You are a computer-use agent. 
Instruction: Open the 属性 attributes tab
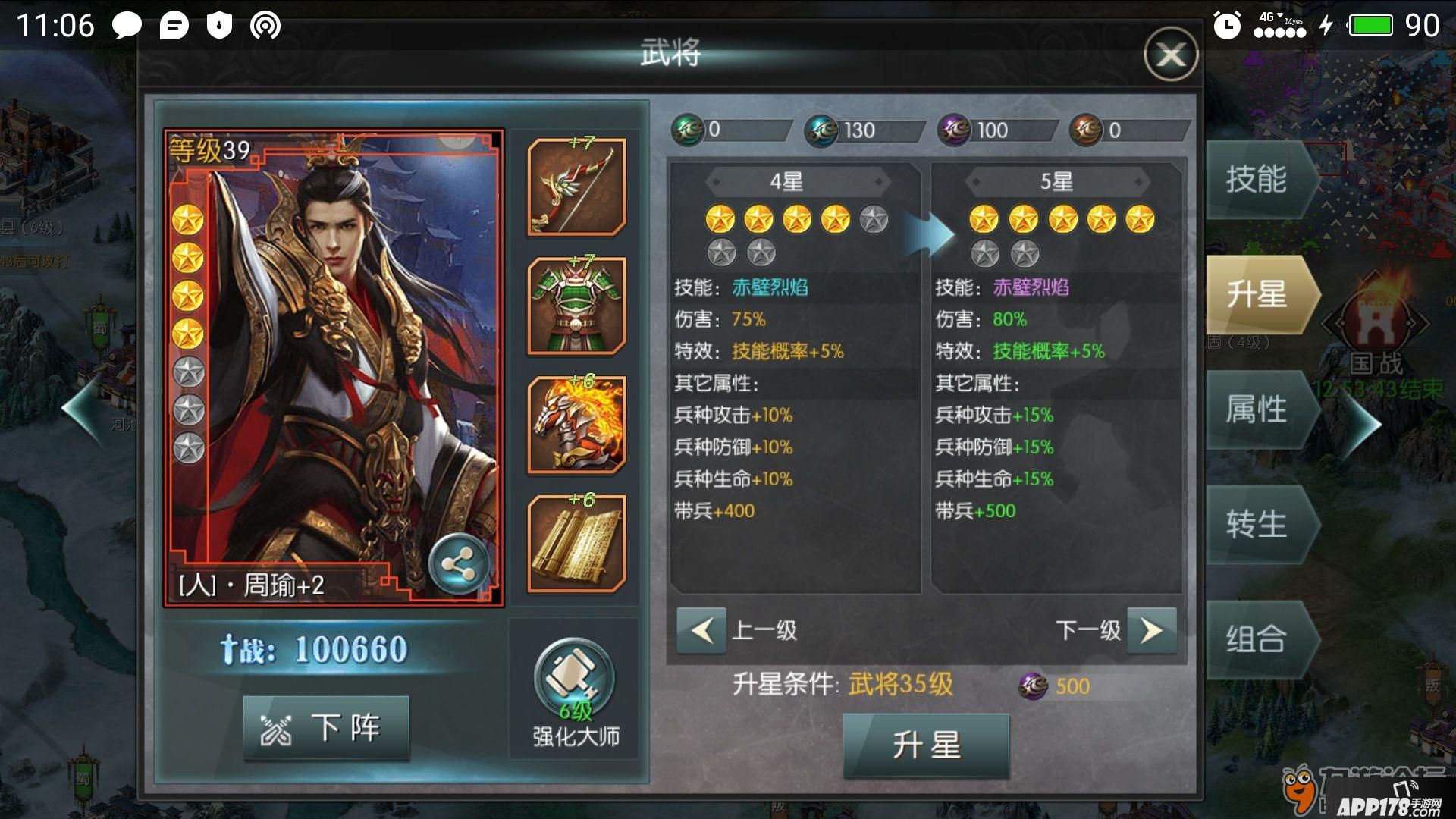coord(1257,410)
